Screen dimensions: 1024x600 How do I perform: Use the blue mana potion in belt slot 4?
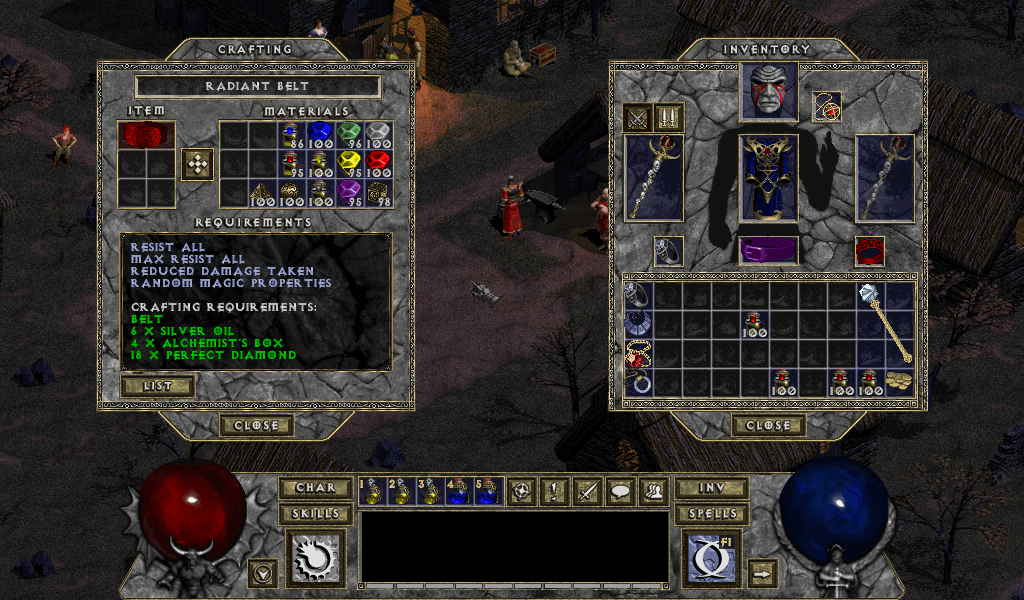(x=458, y=490)
